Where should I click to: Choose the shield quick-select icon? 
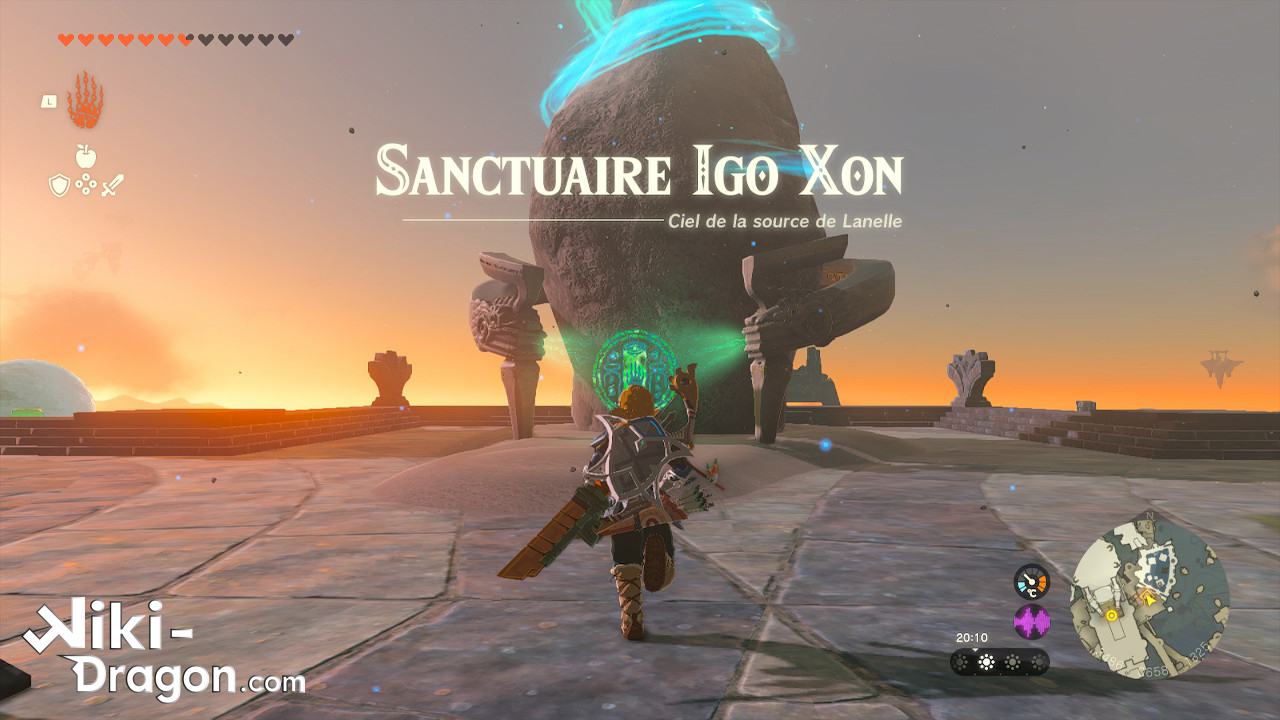pos(59,185)
